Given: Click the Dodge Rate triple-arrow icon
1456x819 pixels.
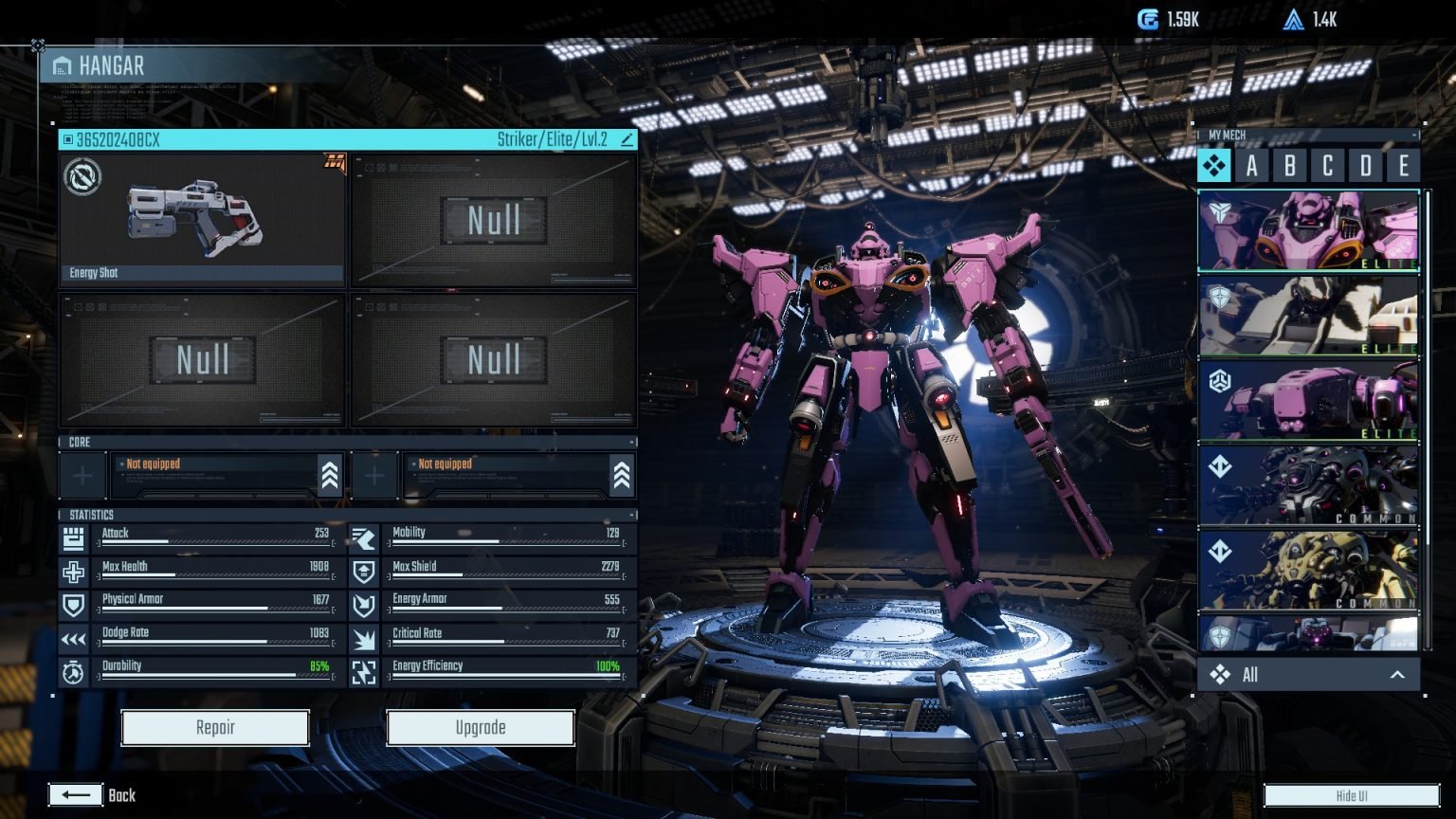Looking at the screenshot, I should pos(75,637).
